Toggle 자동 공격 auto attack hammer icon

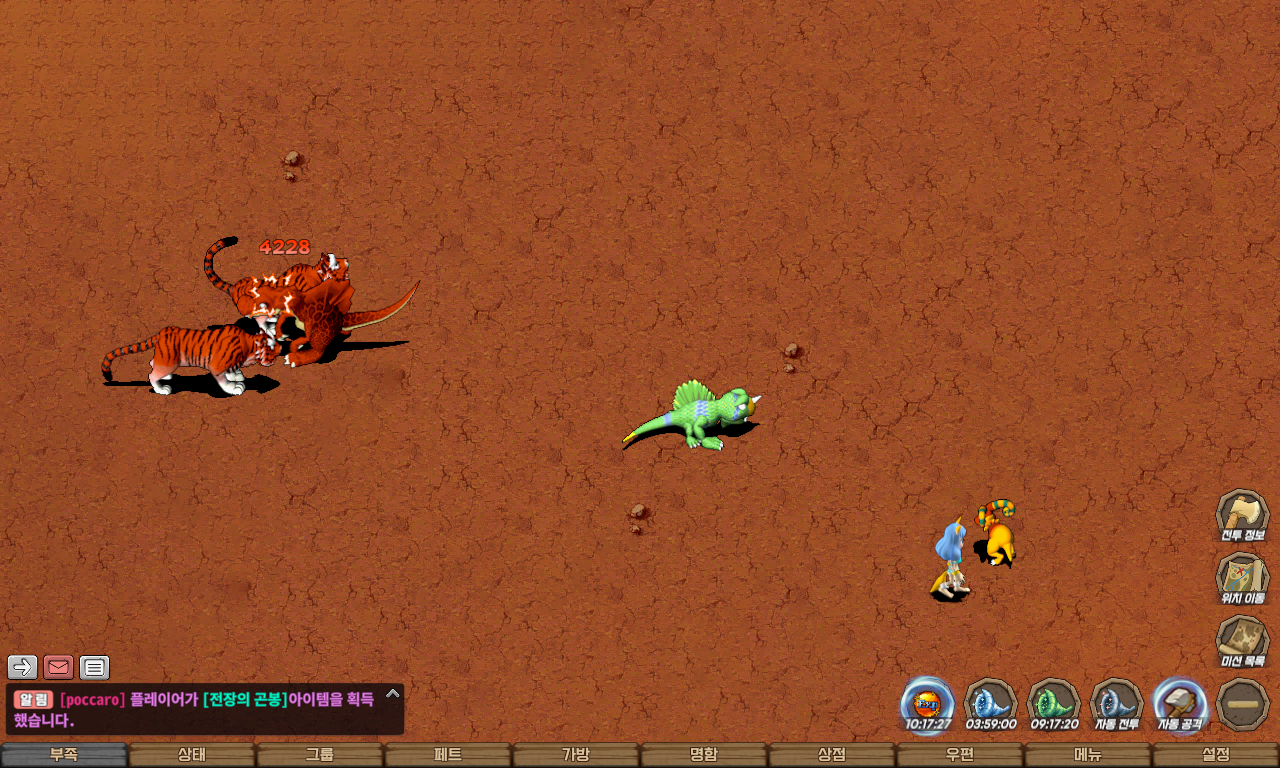(1180, 702)
